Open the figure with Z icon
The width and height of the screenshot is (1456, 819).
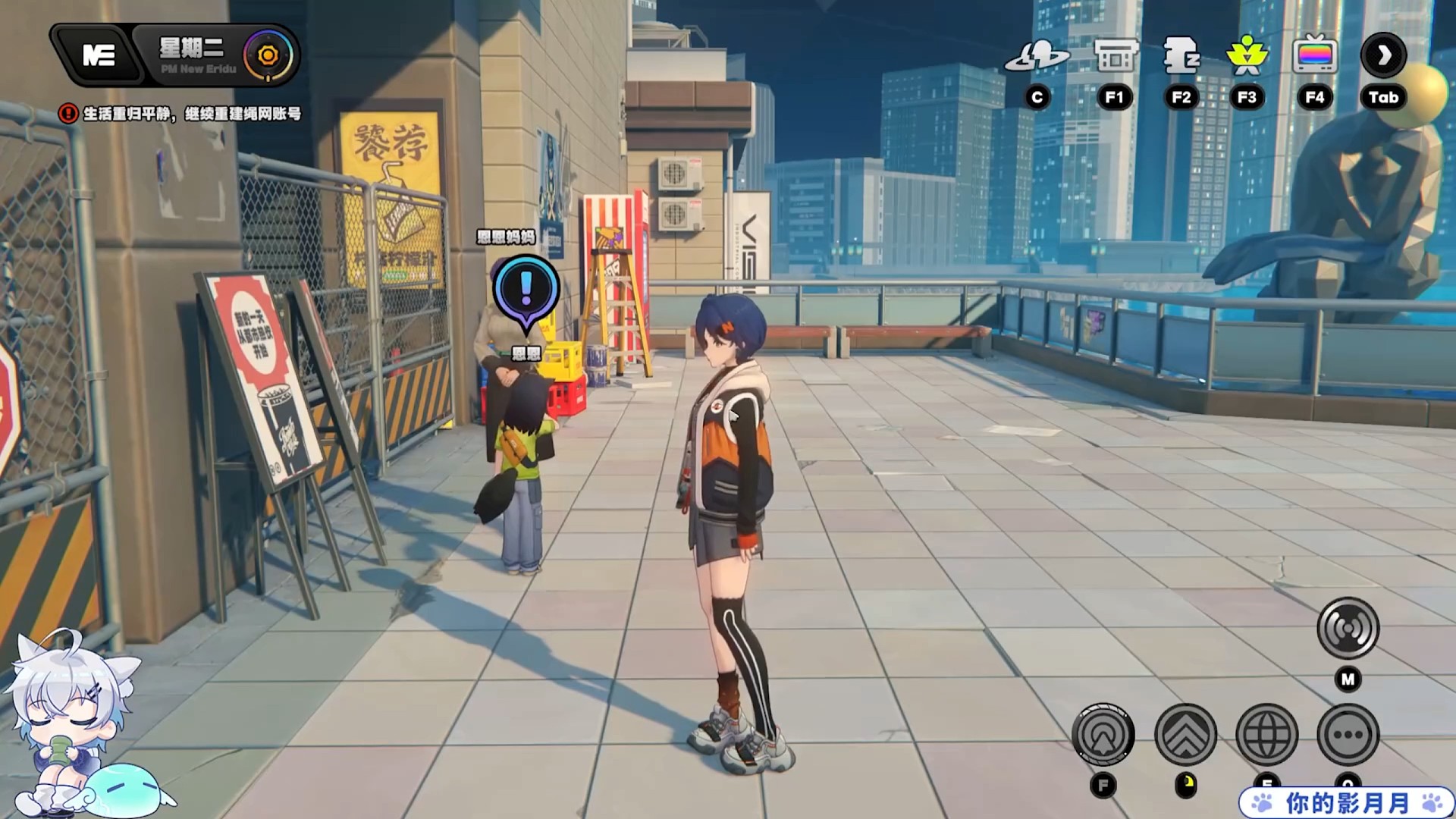[1181, 56]
